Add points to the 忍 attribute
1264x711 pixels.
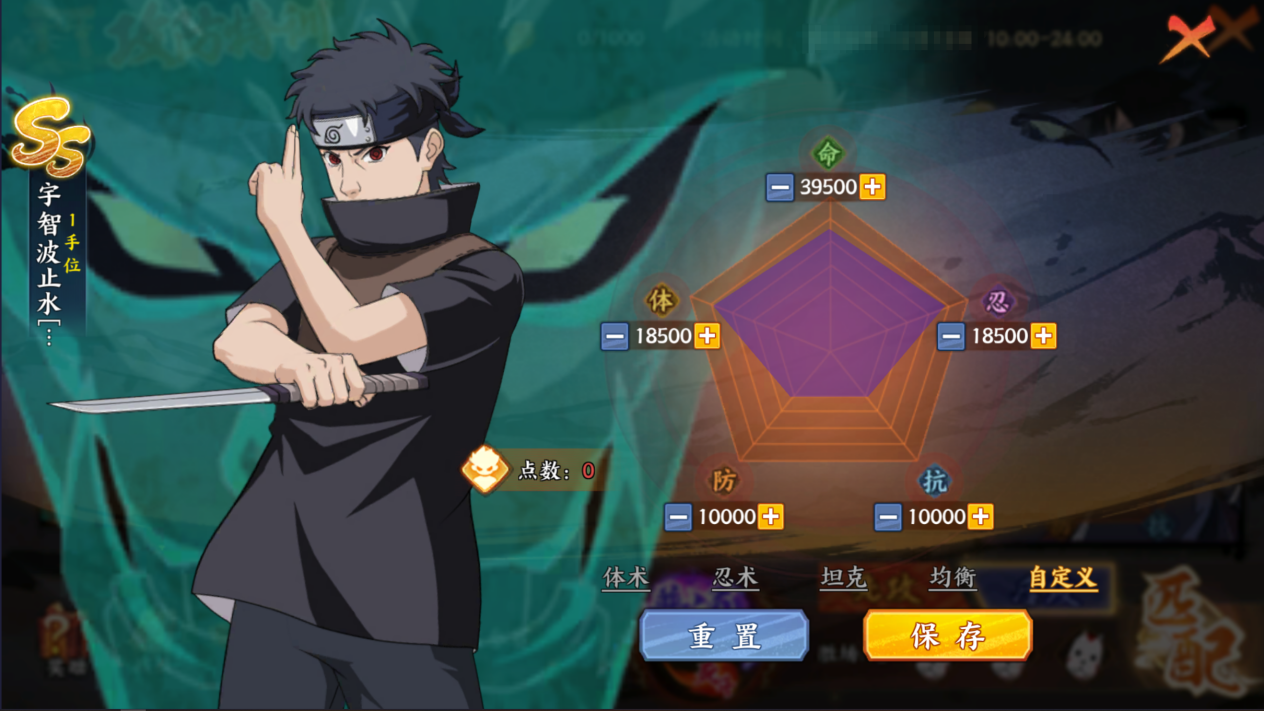[1043, 336]
